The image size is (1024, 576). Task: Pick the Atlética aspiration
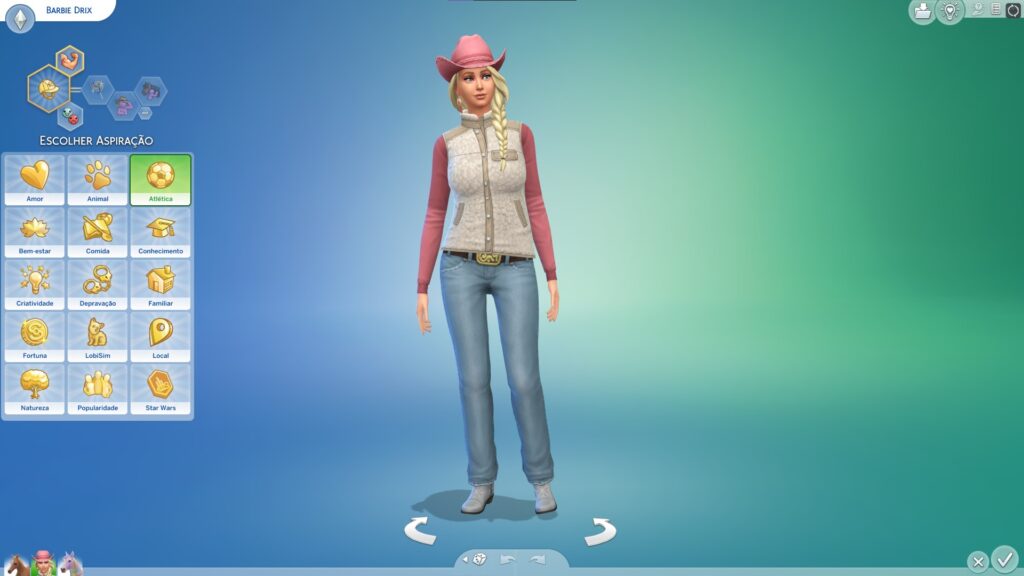(160, 180)
